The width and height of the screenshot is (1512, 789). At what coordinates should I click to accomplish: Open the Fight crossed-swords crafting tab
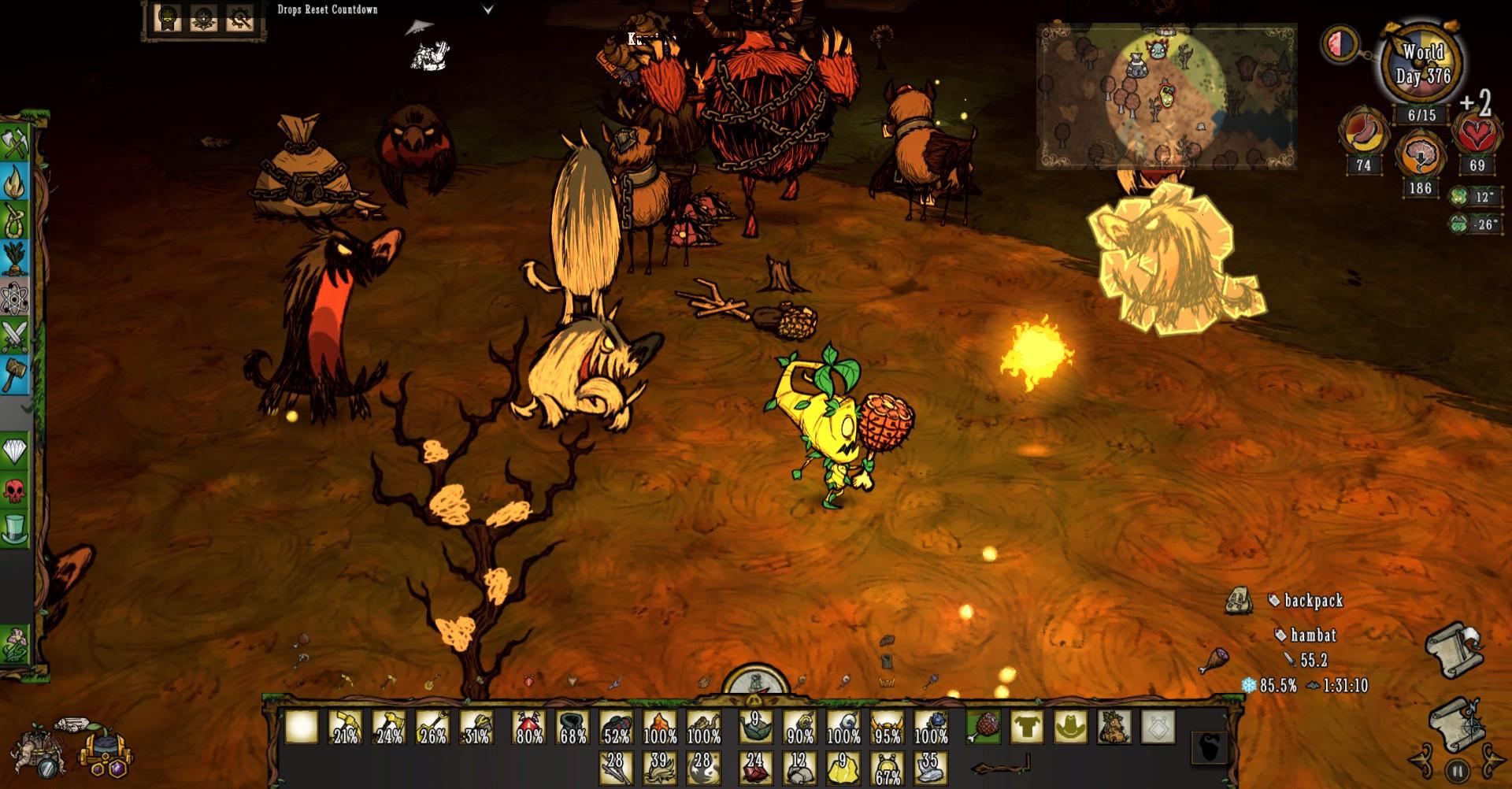15,336
